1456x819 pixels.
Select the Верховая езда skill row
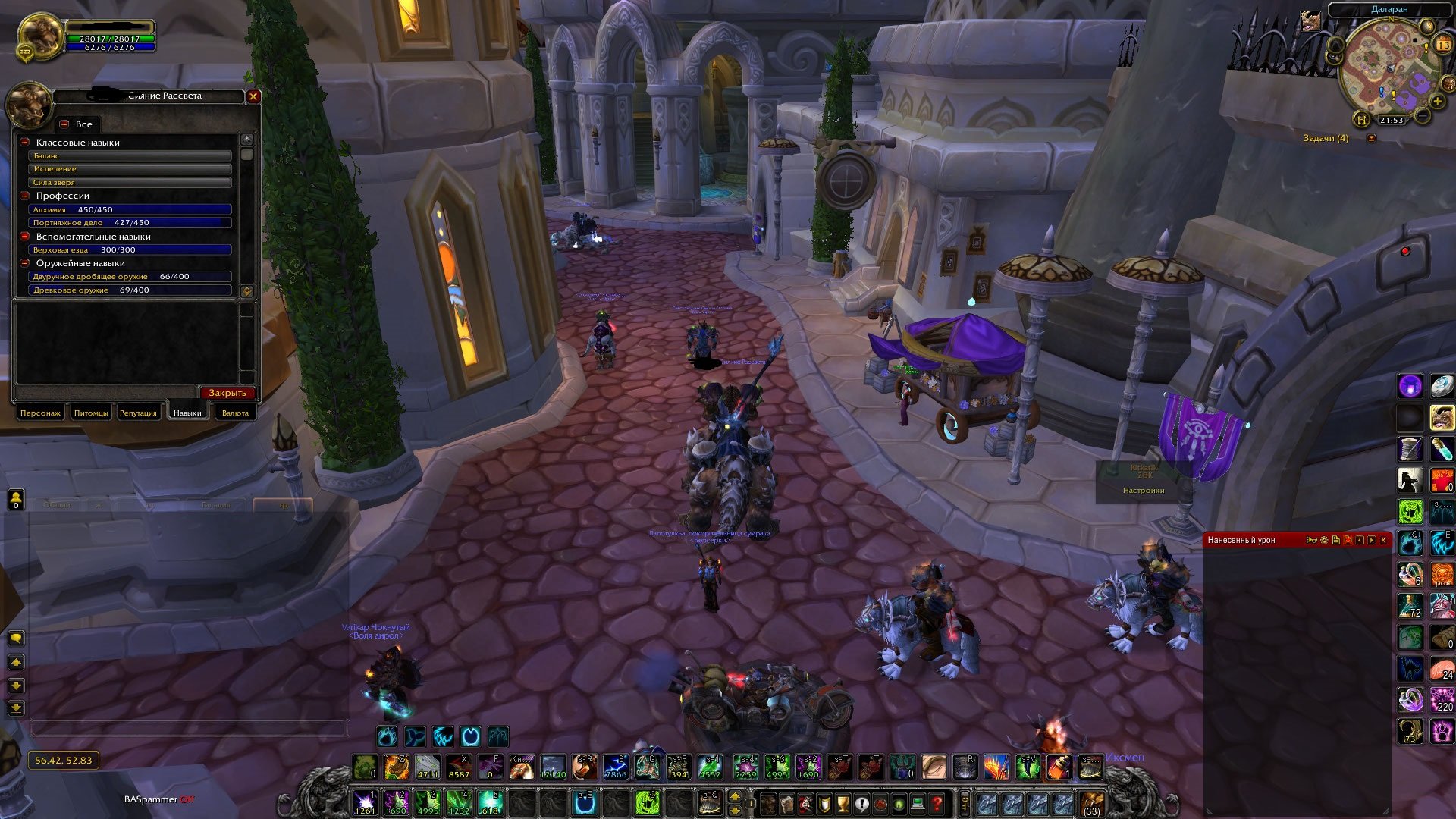tap(129, 249)
